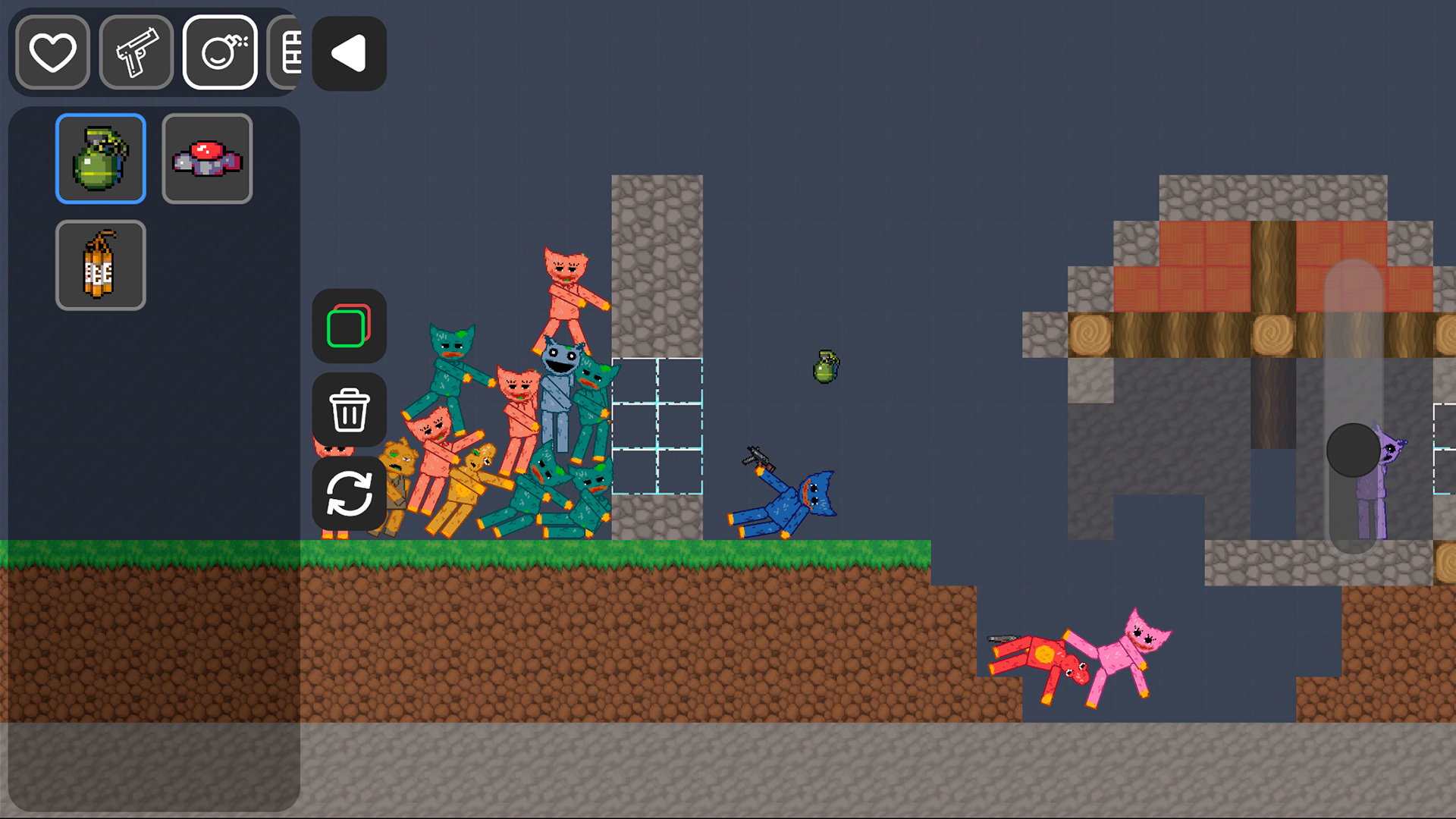Click the active bomb explosives category icon
Image resolution: width=1456 pixels, height=819 pixels.
point(219,52)
